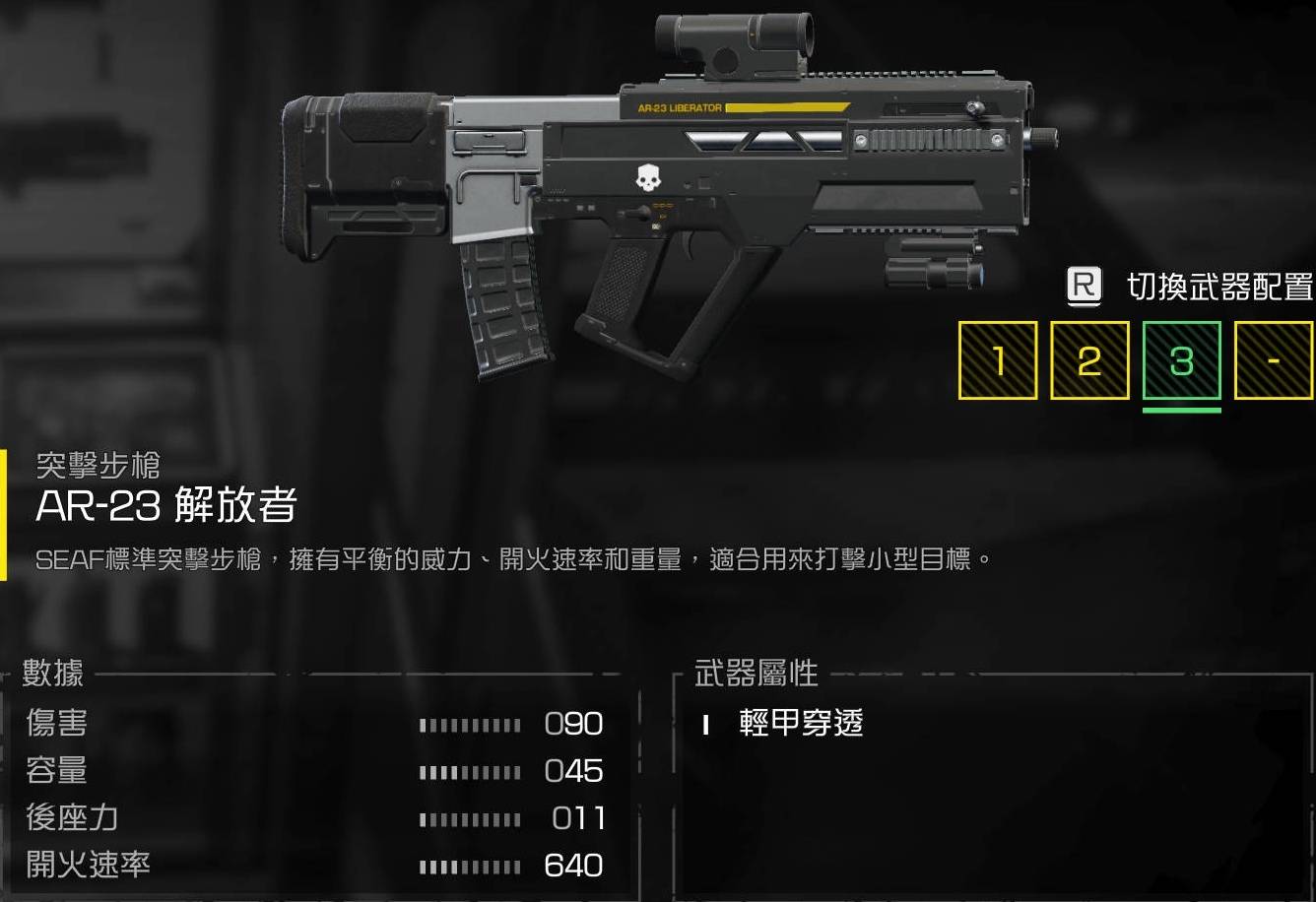Select the highlighted loadout slot 3

click(x=1181, y=360)
